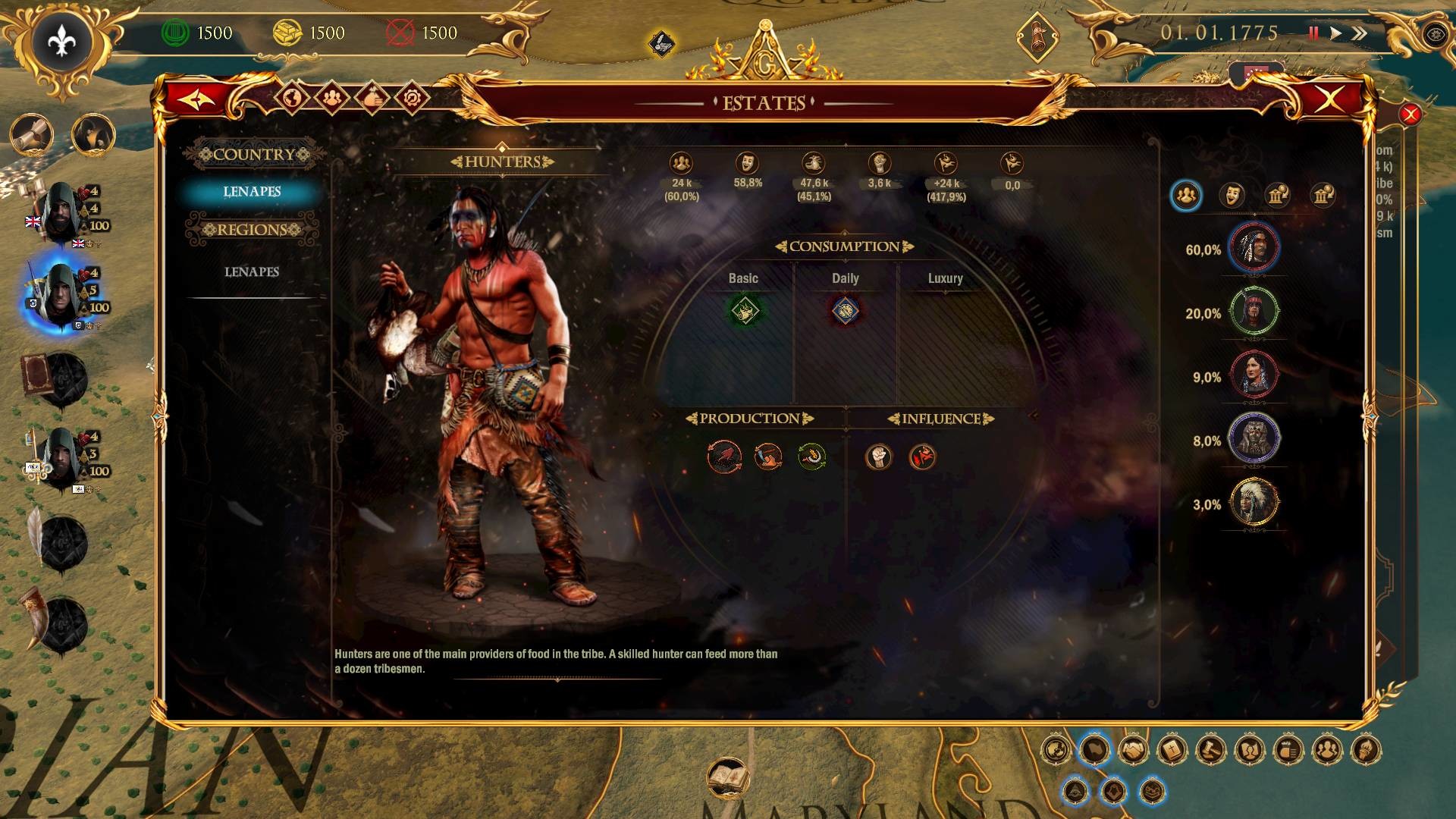Image resolution: width=1456 pixels, height=819 pixels.
Task: Choose the estate with 60,0% share
Action: click(1254, 247)
